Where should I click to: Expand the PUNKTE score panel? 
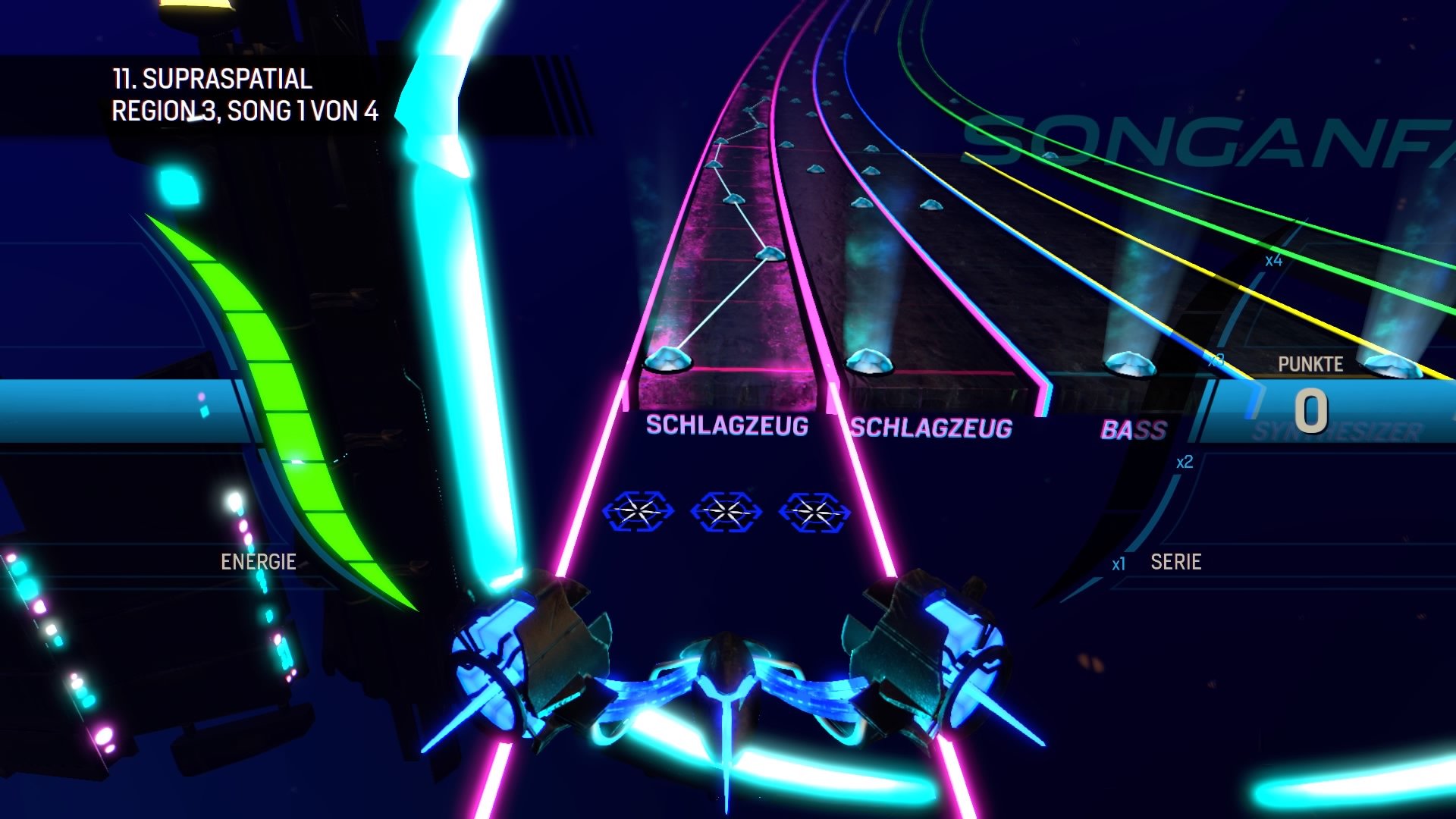coord(1310,363)
